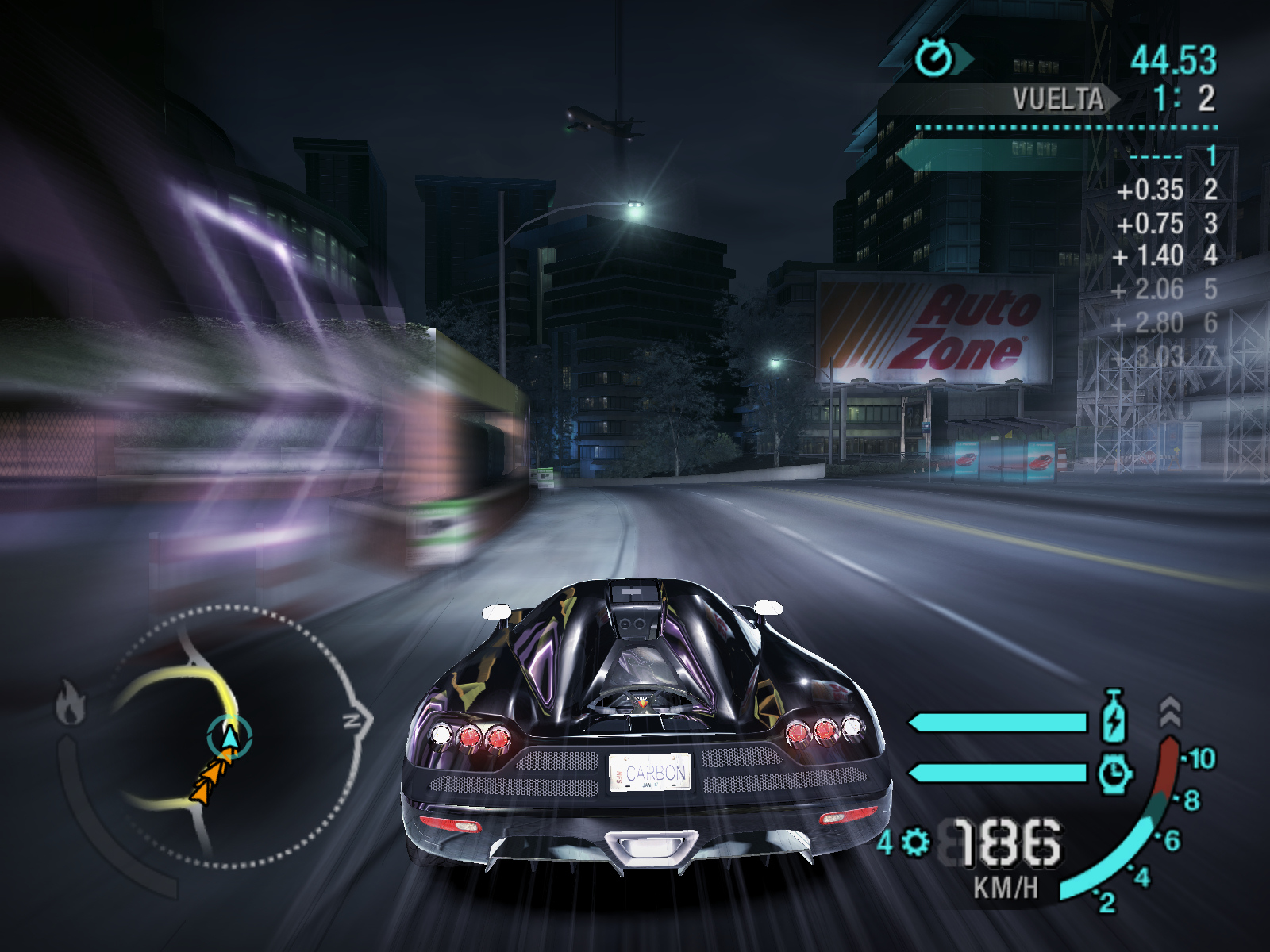Select the highlighted first-place leaderboard row
This screenshot has width=1270, height=952.
(1064, 155)
